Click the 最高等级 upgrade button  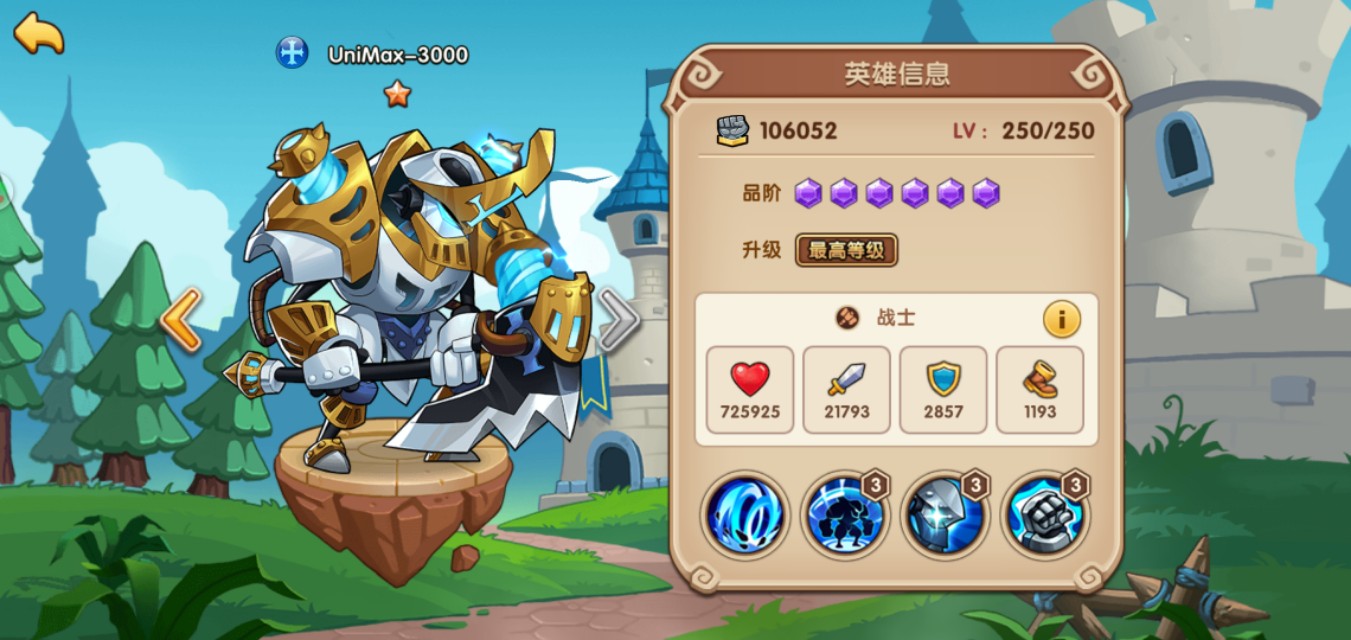(846, 250)
